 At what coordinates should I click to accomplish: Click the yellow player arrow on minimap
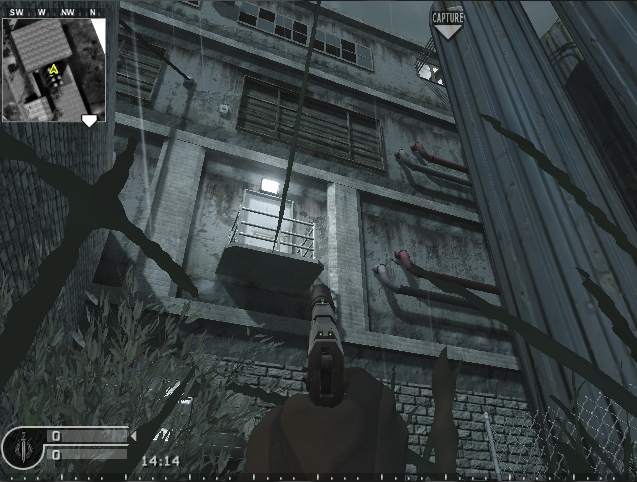(x=53, y=70)
